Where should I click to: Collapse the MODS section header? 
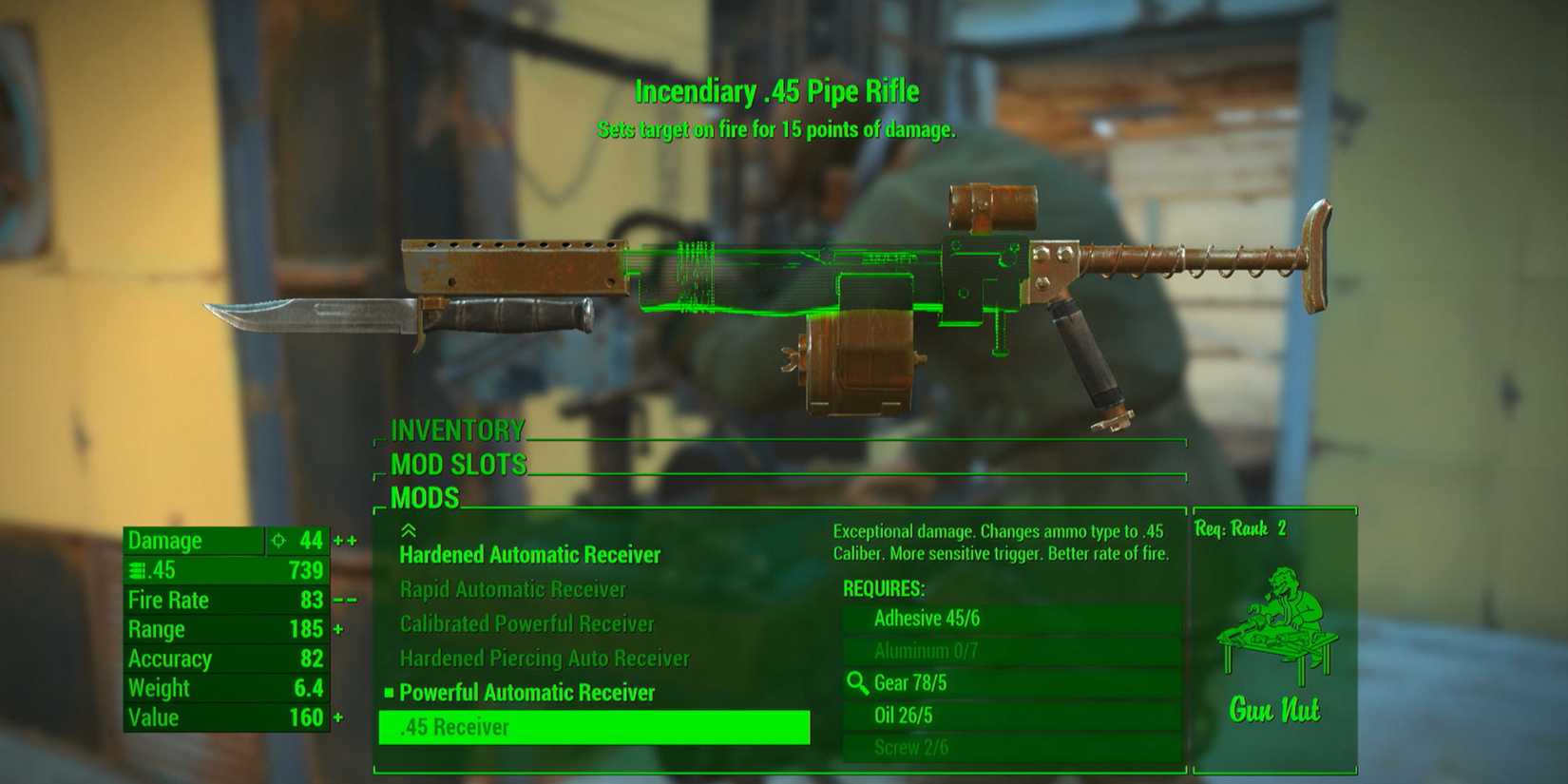tap(425, 498)
